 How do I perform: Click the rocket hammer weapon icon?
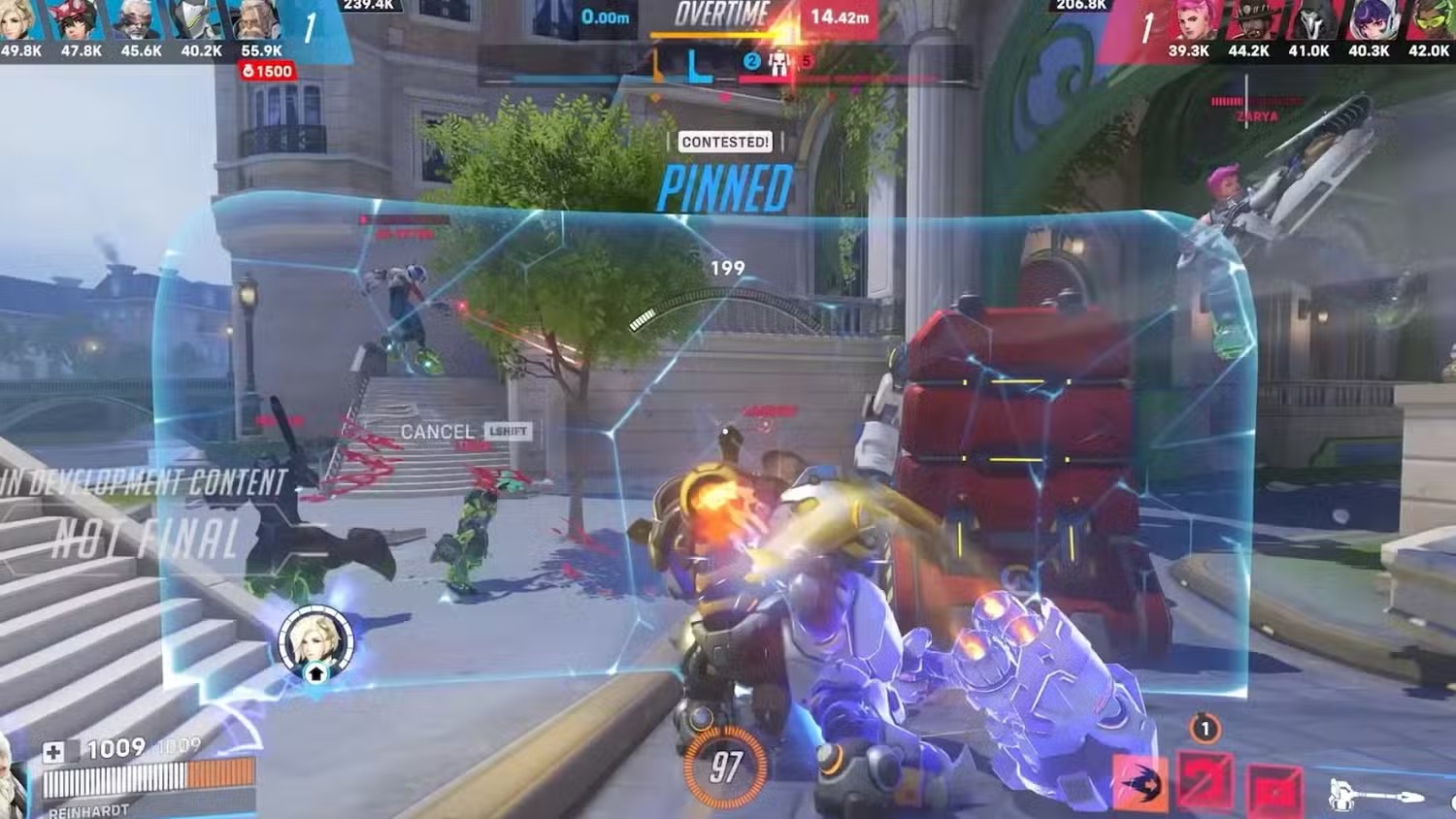pos(1373,796)
